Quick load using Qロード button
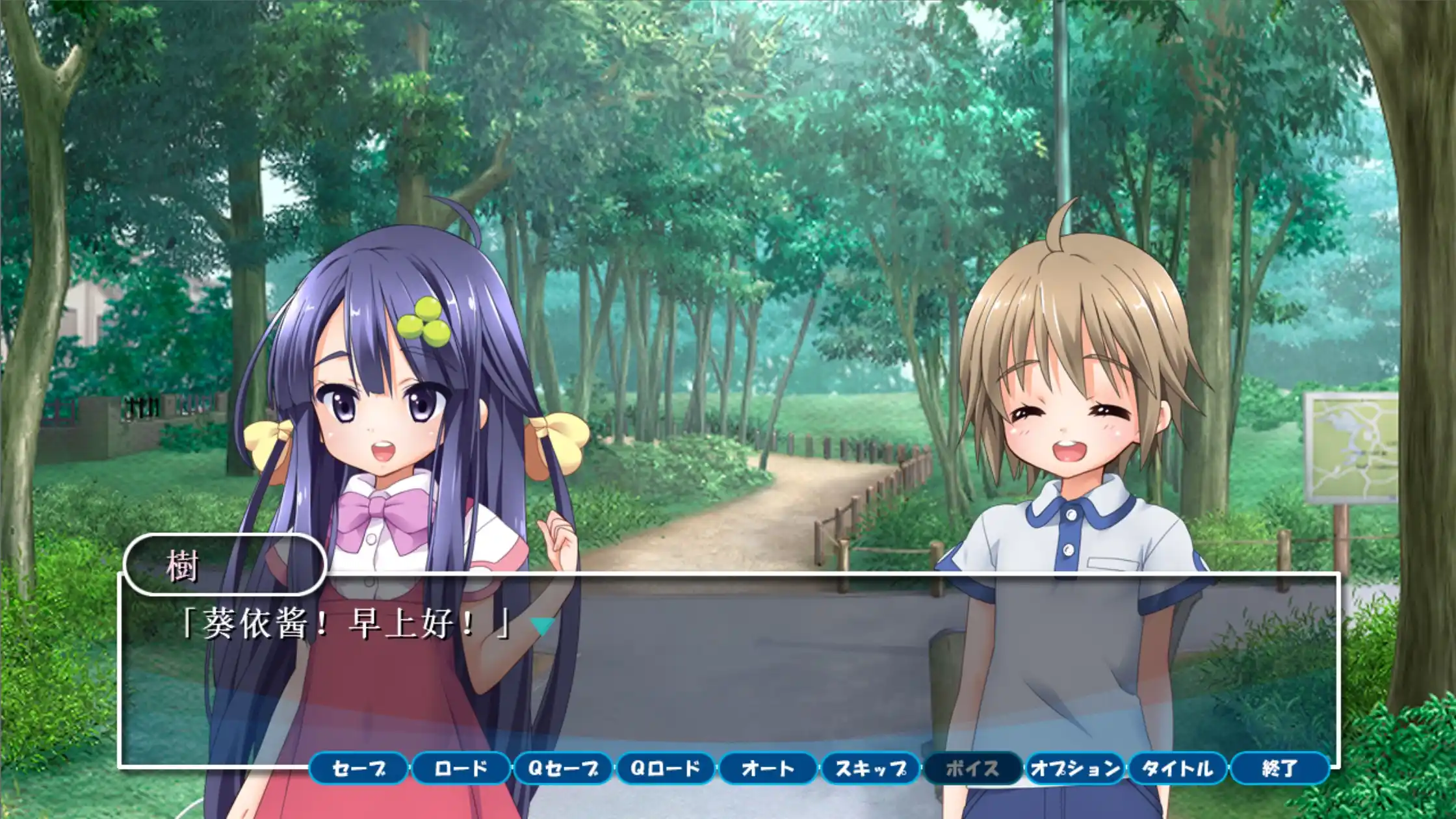The height and width of the screenshot is (819, 1456). pyautogui.click(x=666, y=769)
